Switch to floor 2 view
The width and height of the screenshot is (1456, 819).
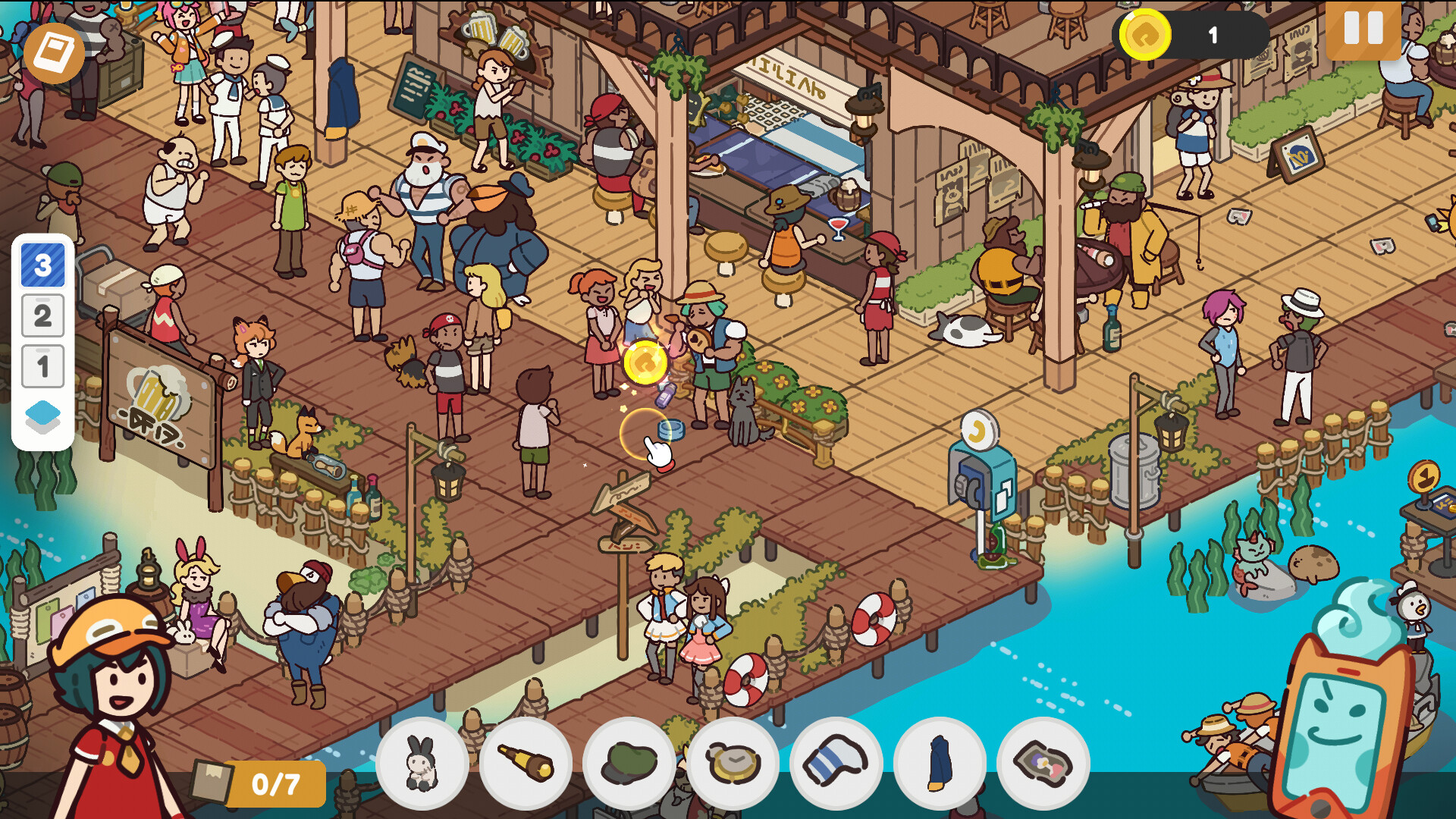[43, 315]
